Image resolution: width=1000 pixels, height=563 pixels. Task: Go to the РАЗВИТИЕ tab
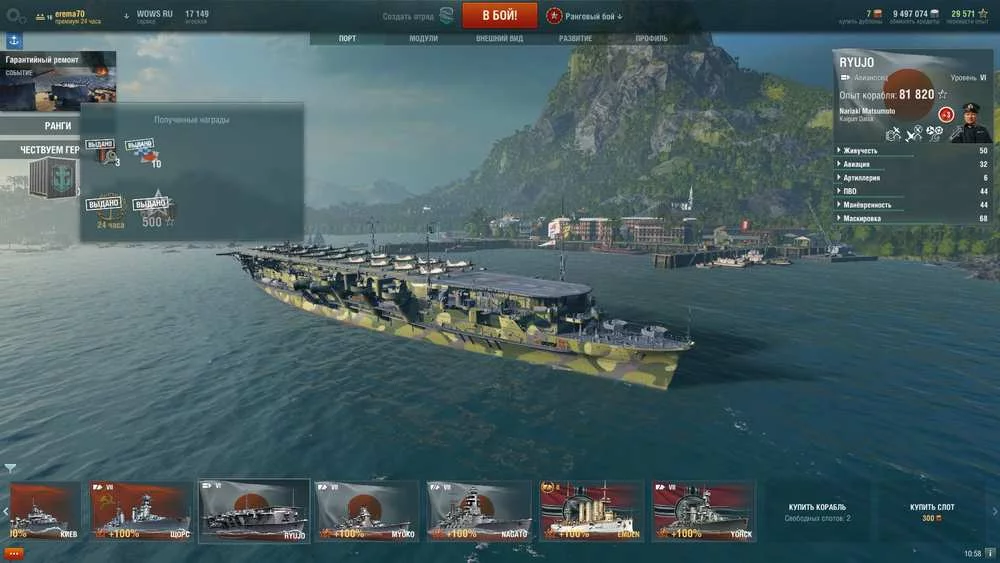coord(575,39)
